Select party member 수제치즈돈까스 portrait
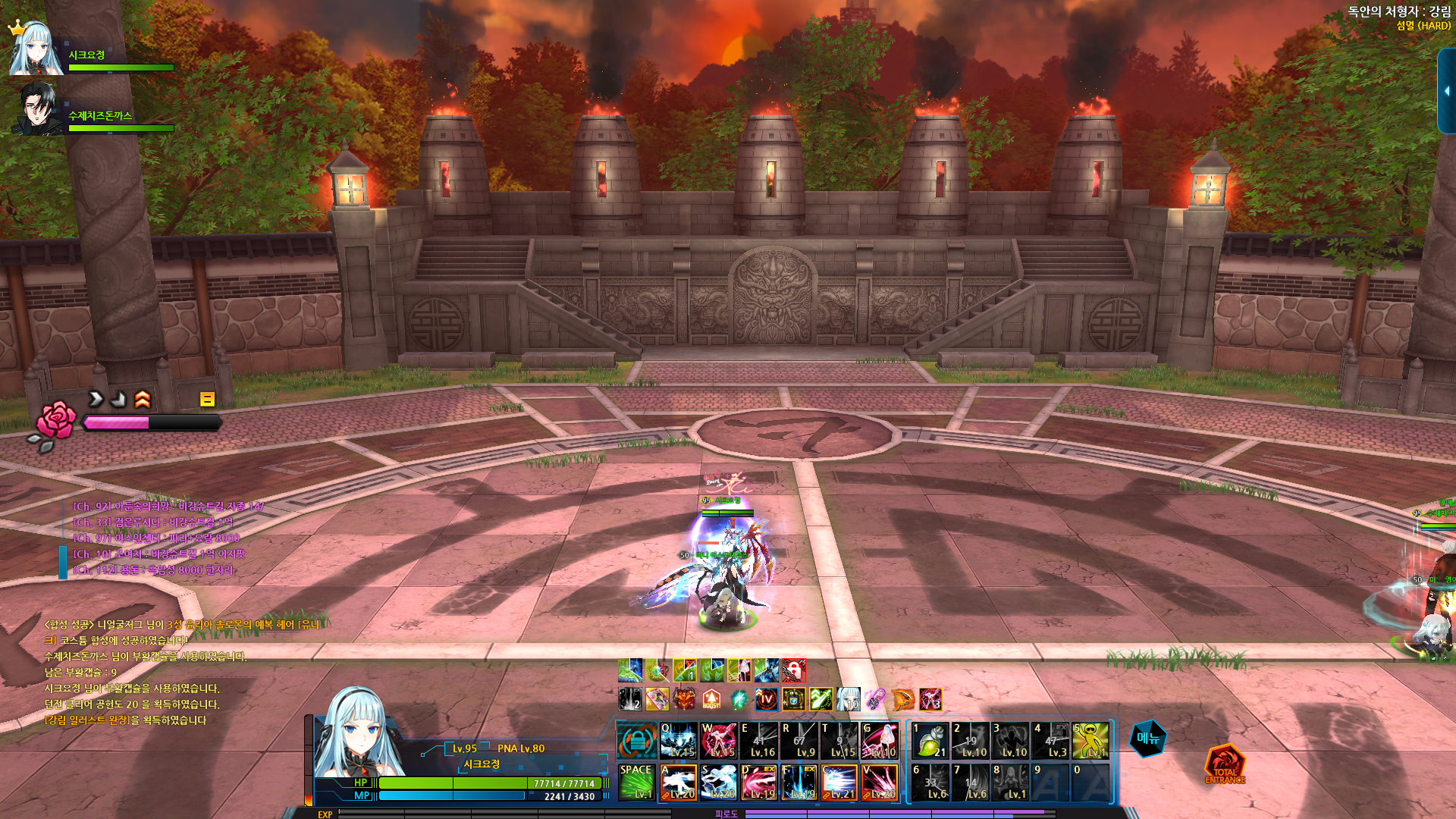This screenshot has height=819, width=1456. coord(38,110)
